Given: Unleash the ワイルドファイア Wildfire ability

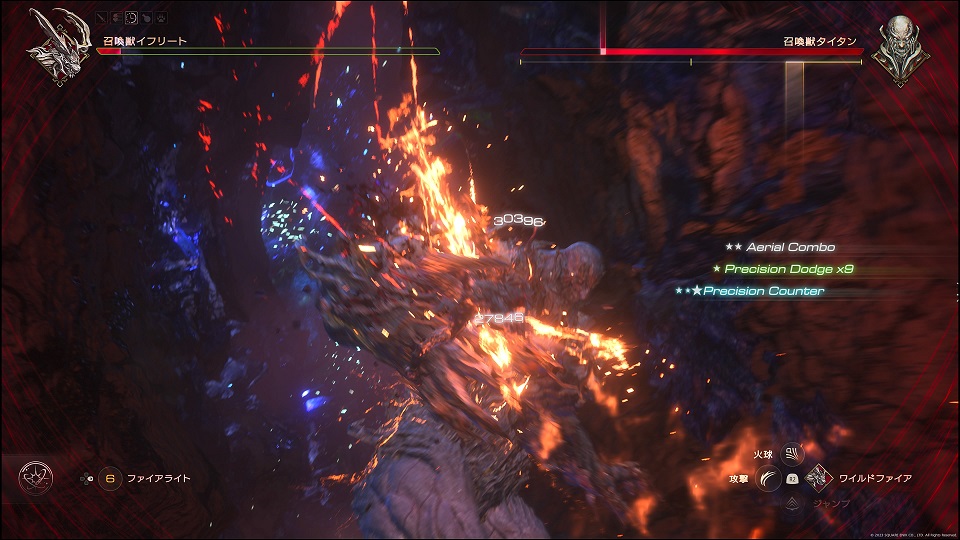Looking at the screenshot, I should point(819,479).
